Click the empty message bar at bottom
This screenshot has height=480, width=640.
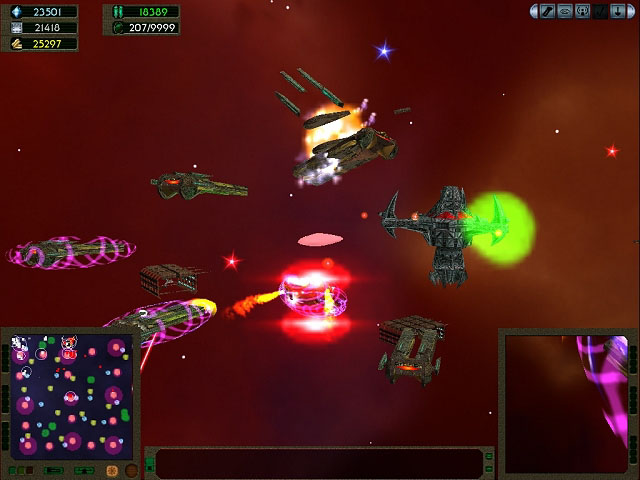318,464
